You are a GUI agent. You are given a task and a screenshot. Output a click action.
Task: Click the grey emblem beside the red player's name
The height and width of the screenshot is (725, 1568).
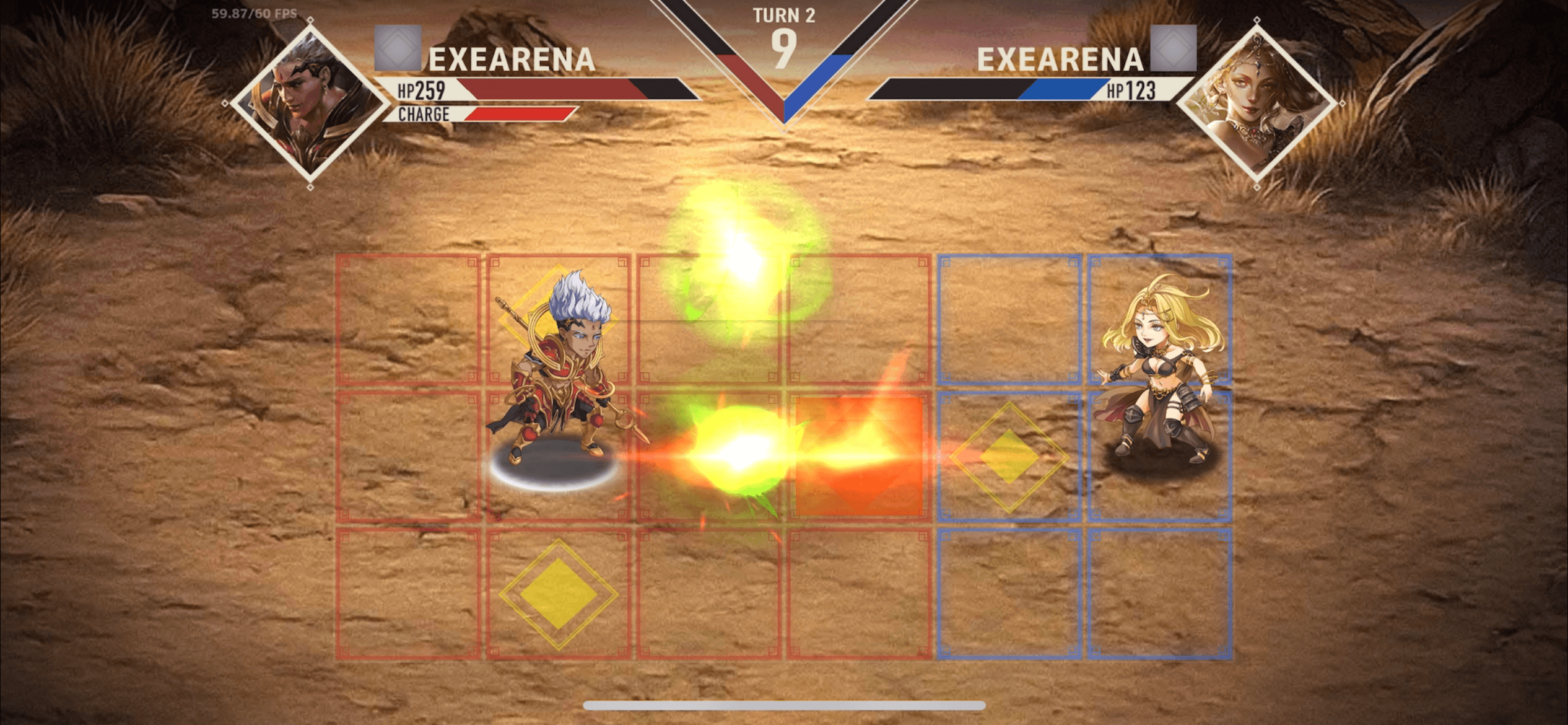[x=398, y=48]
